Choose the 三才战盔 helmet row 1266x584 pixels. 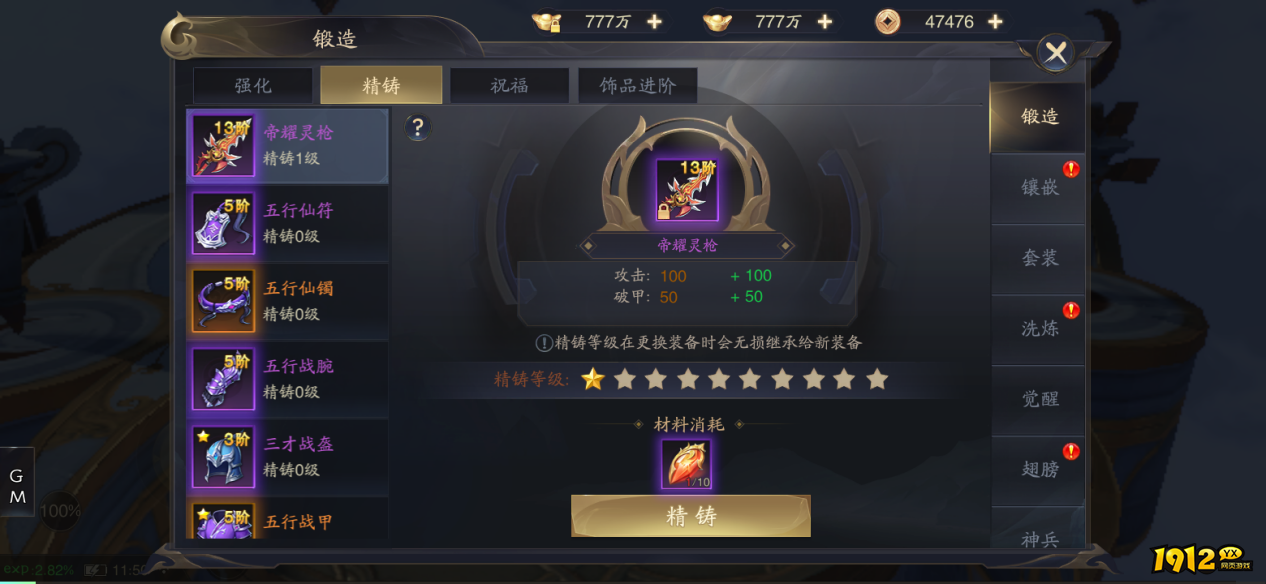287,457
